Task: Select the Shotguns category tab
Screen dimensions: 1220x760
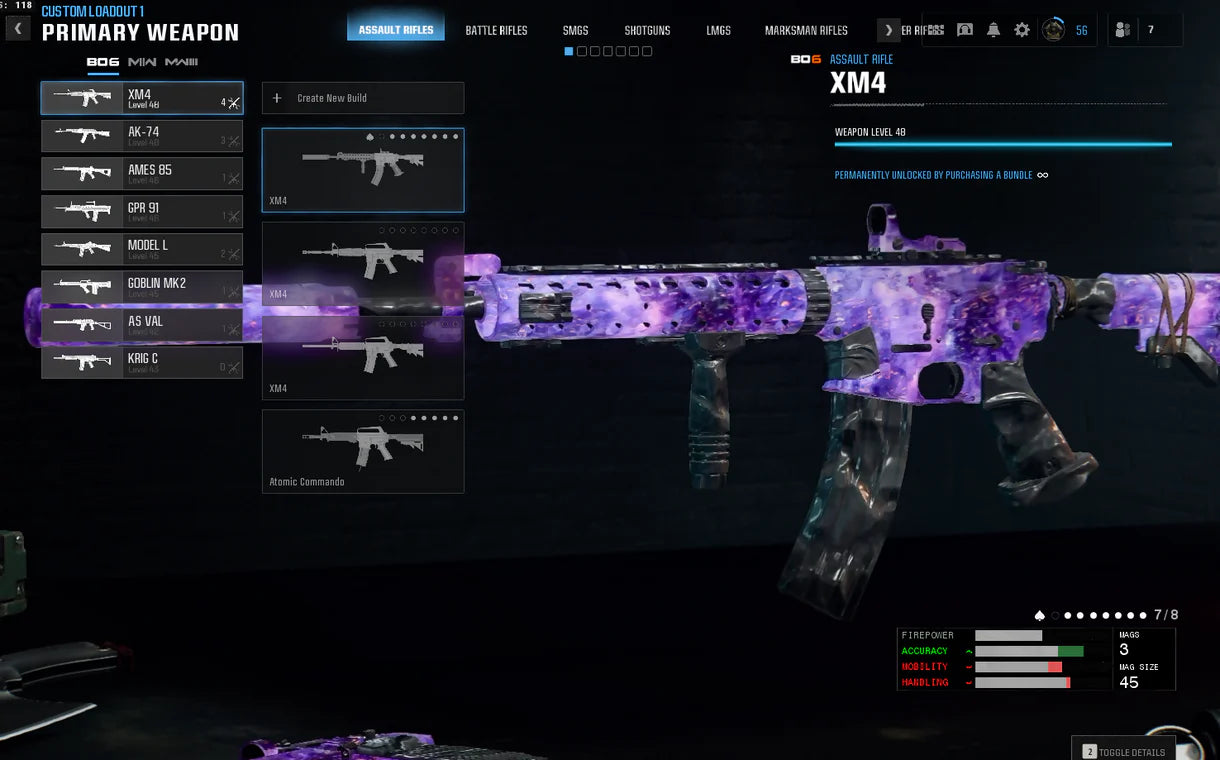Action: coord(647,30)
